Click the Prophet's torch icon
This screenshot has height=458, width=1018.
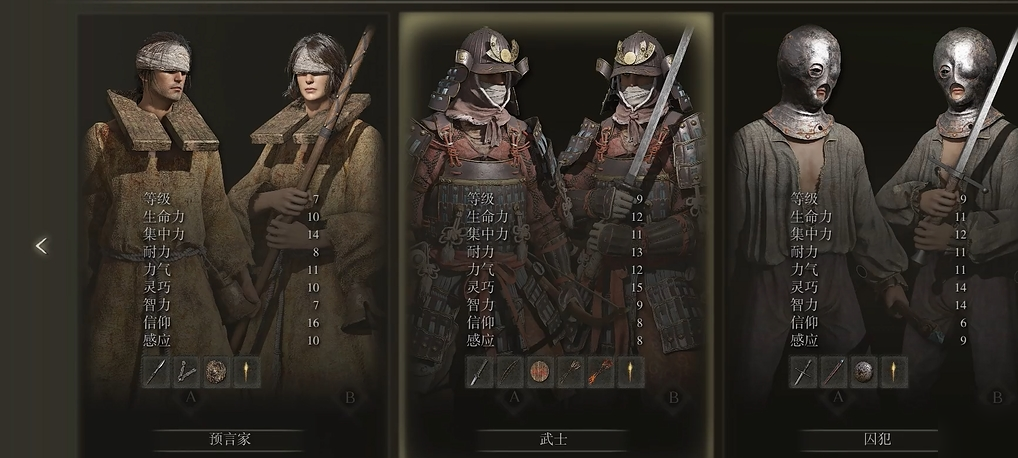click(x=245, y=372)
